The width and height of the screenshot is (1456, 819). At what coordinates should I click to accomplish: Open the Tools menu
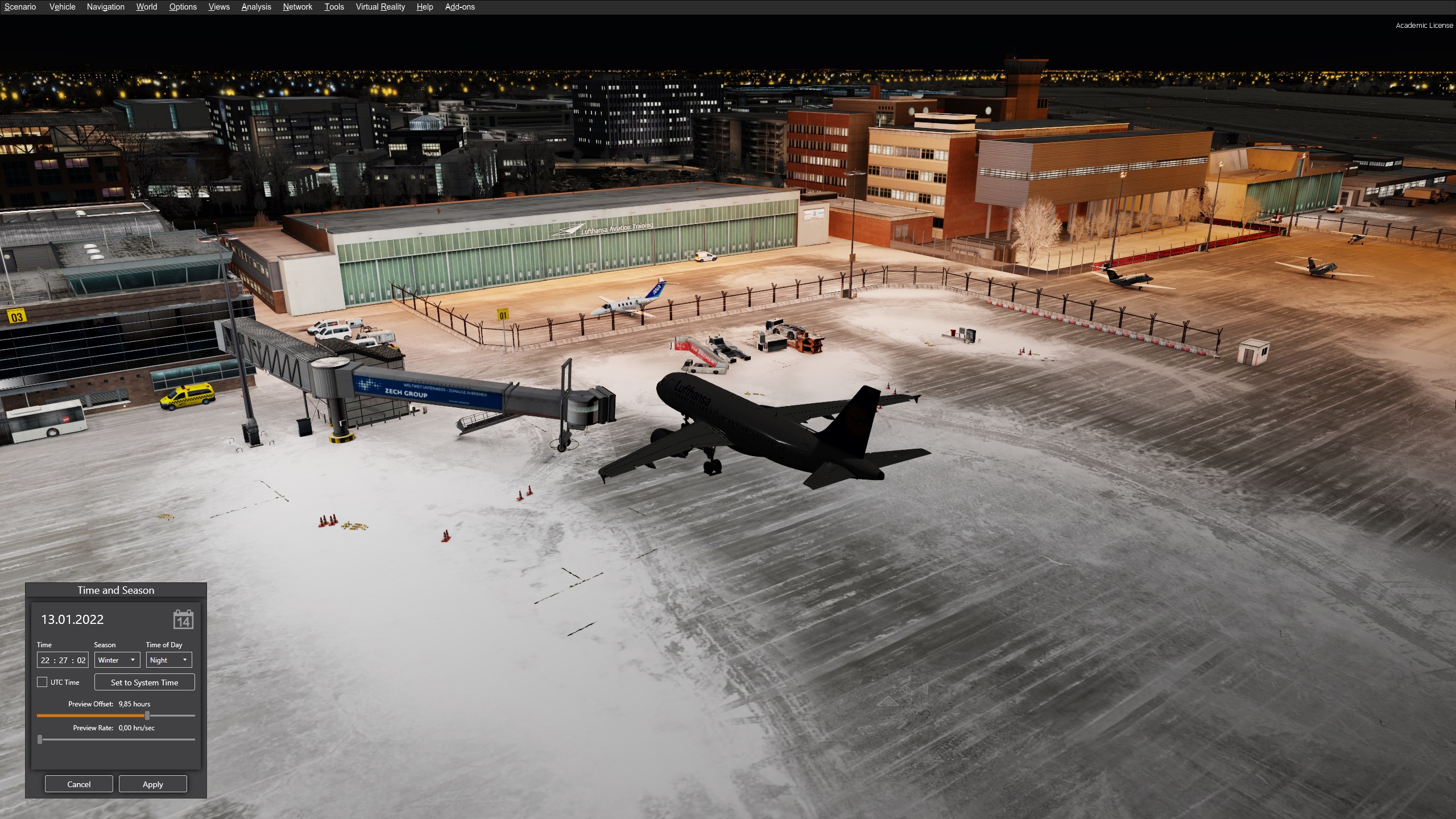(x=334, y=7)
